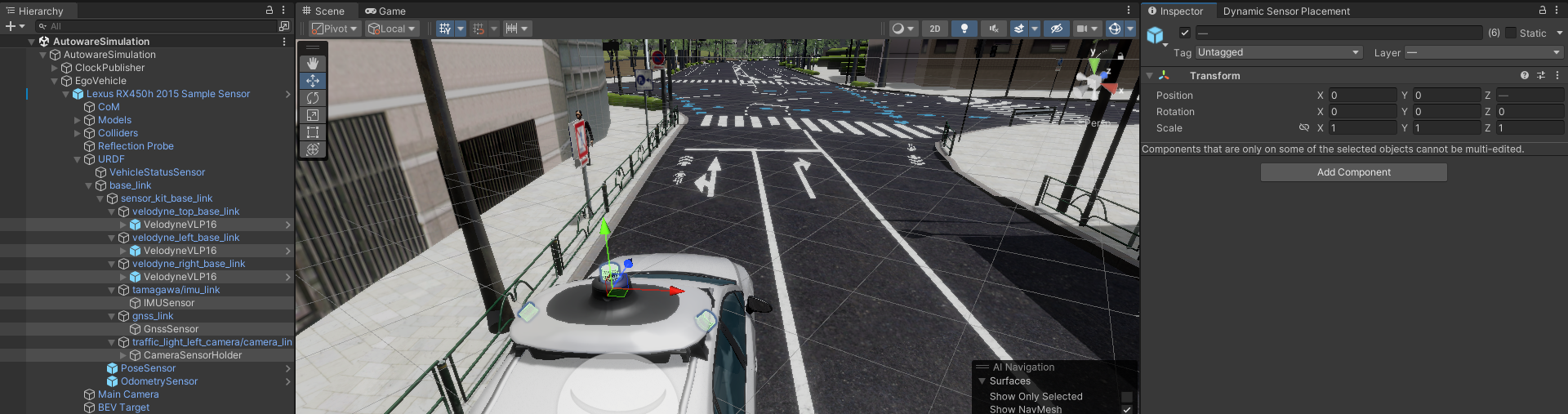Select the Main Camera object

tap(128, 394)
